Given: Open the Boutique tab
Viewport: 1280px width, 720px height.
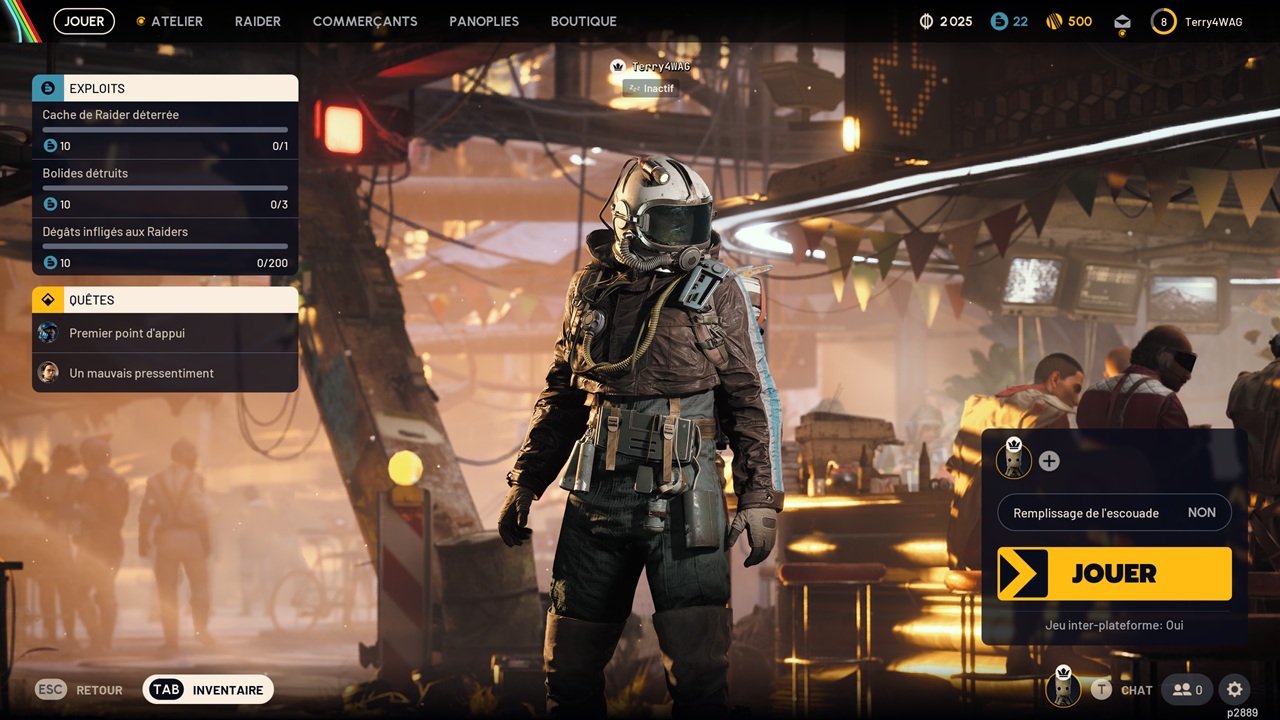Looking at the screenshot, I should pyautogui.click(x=583, y=21).
